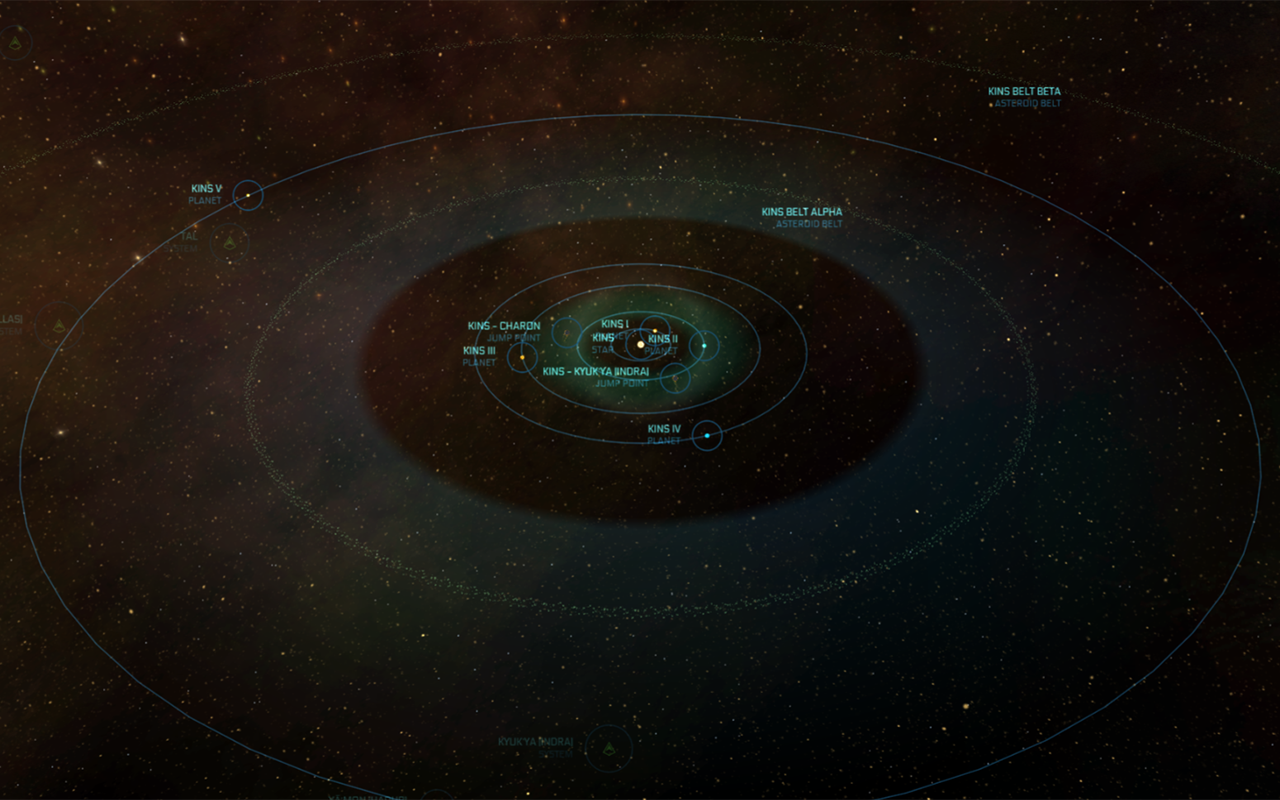The height and width of the screenshot is (800, 1280).
Task: Select the central Kins star
Action: point(641,345)
